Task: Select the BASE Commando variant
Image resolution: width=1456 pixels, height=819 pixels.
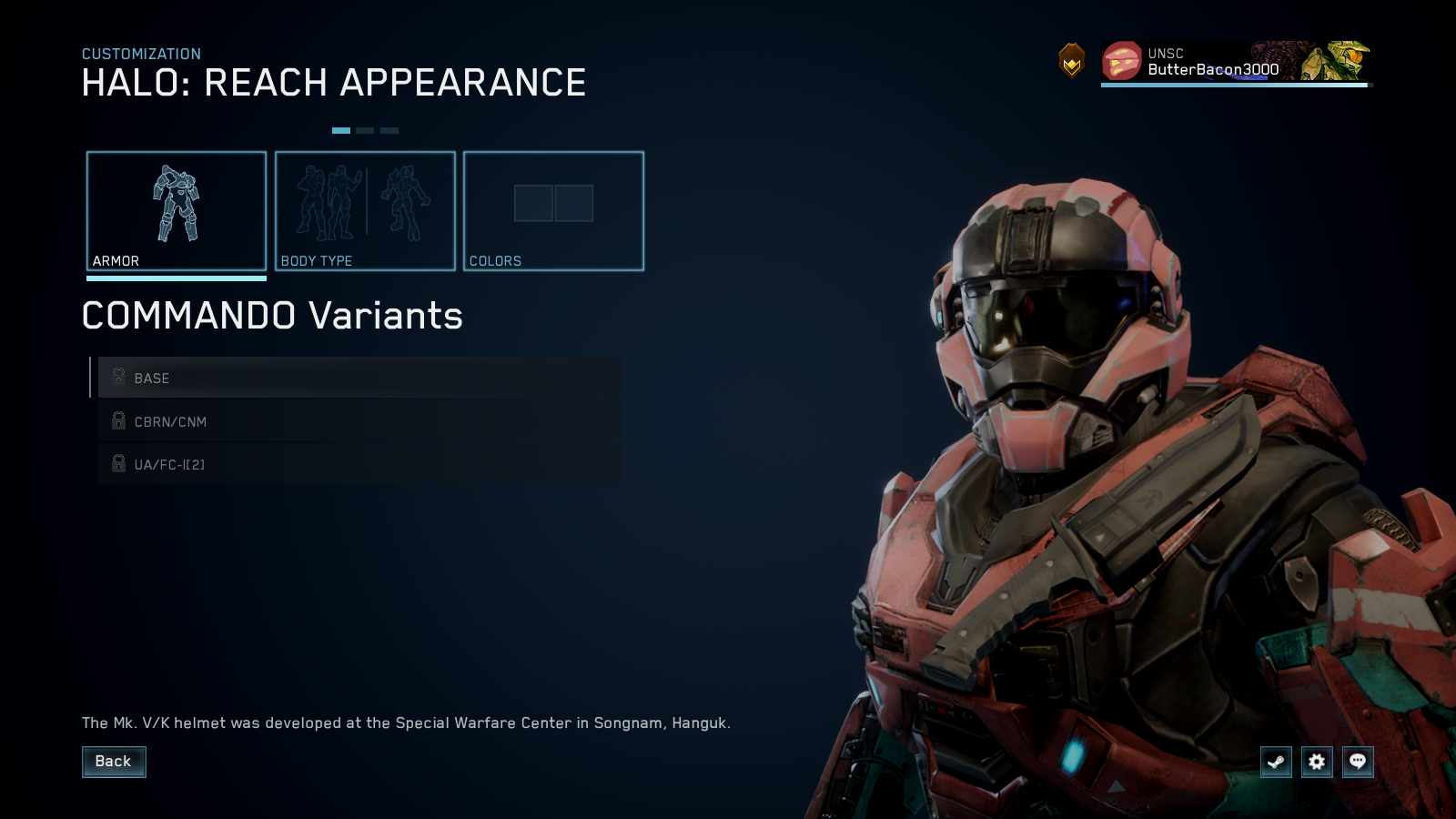Action: 273,378
